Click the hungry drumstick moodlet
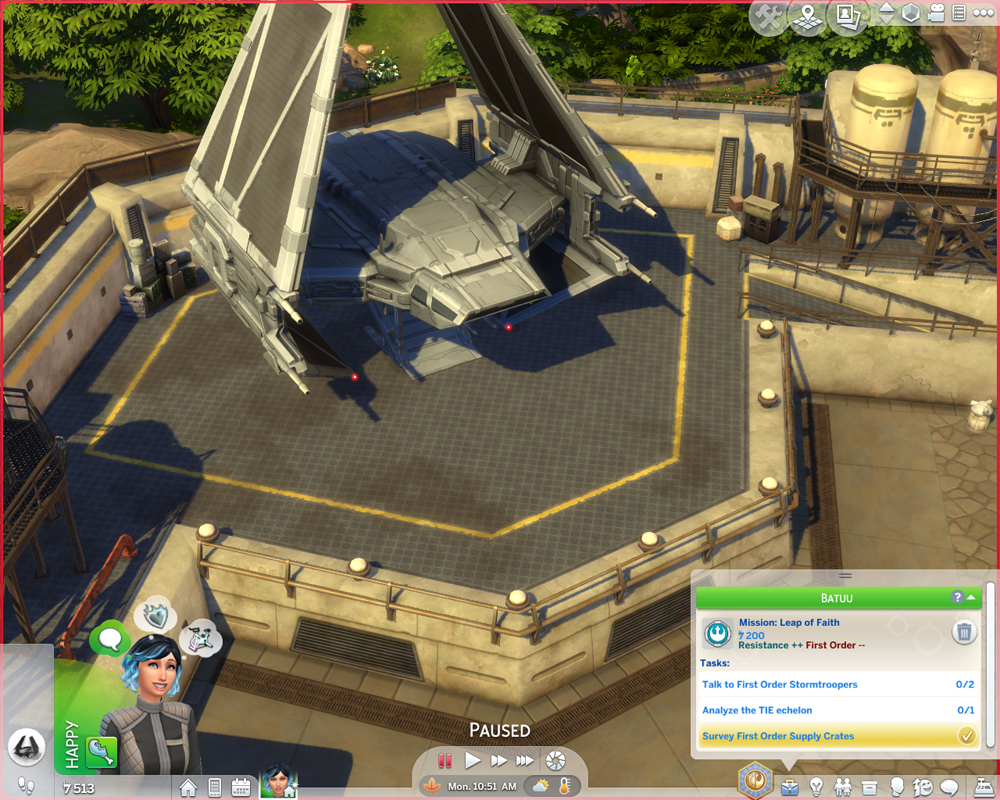 pos(101,753)
